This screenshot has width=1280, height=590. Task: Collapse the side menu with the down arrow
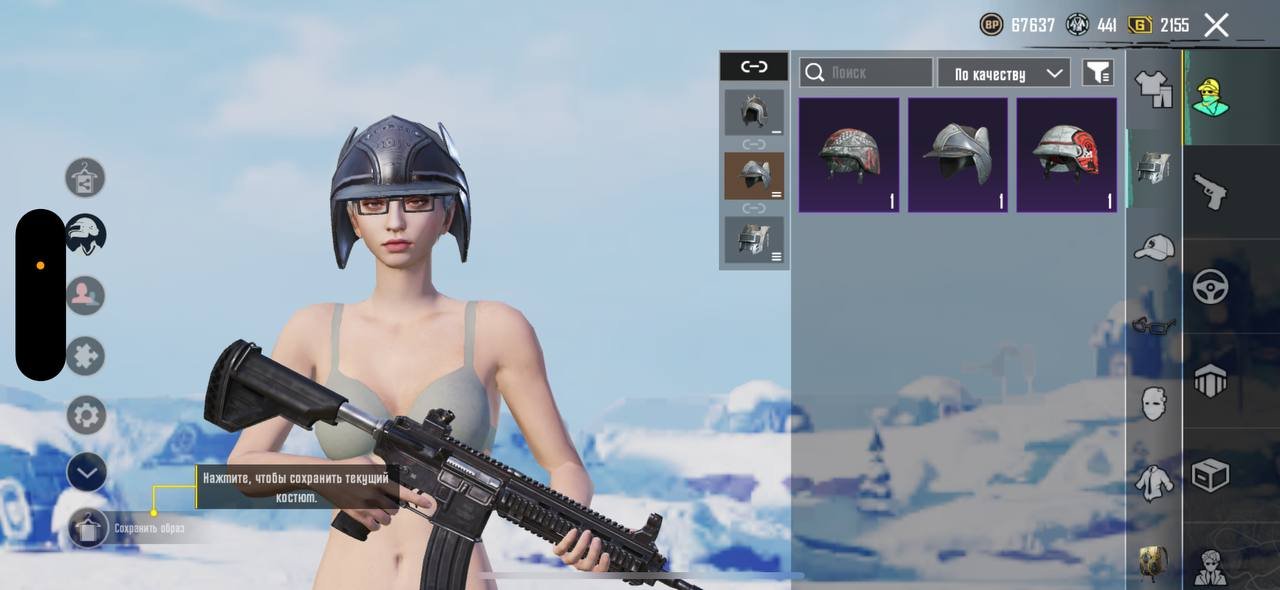point(86,473)
